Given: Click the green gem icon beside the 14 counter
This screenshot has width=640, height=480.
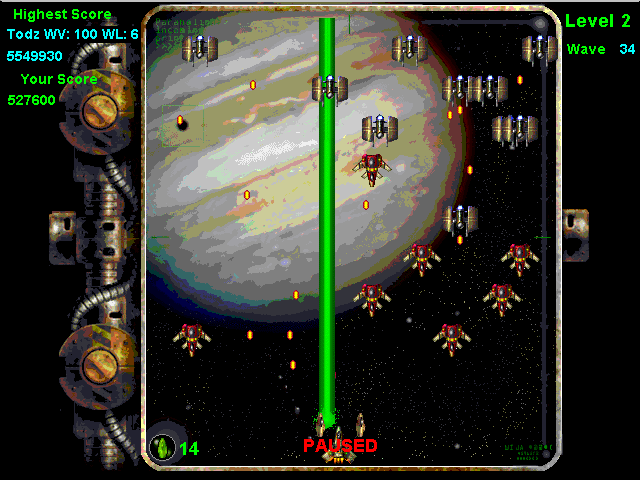Looking at the screenshot, I should pyautogui.click(x=162, y=447).
